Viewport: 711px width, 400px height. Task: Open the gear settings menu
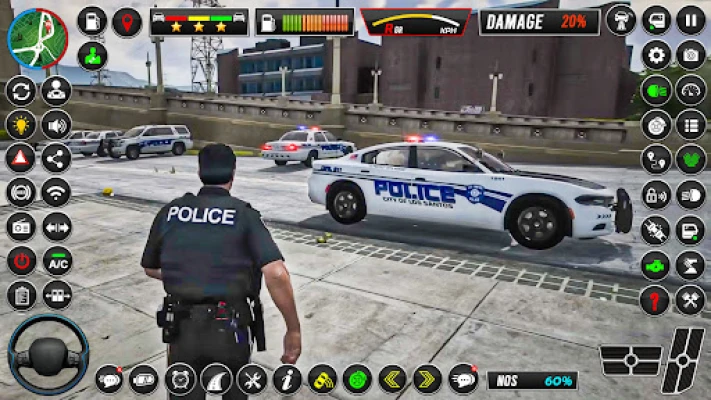[x=656, y=55]
